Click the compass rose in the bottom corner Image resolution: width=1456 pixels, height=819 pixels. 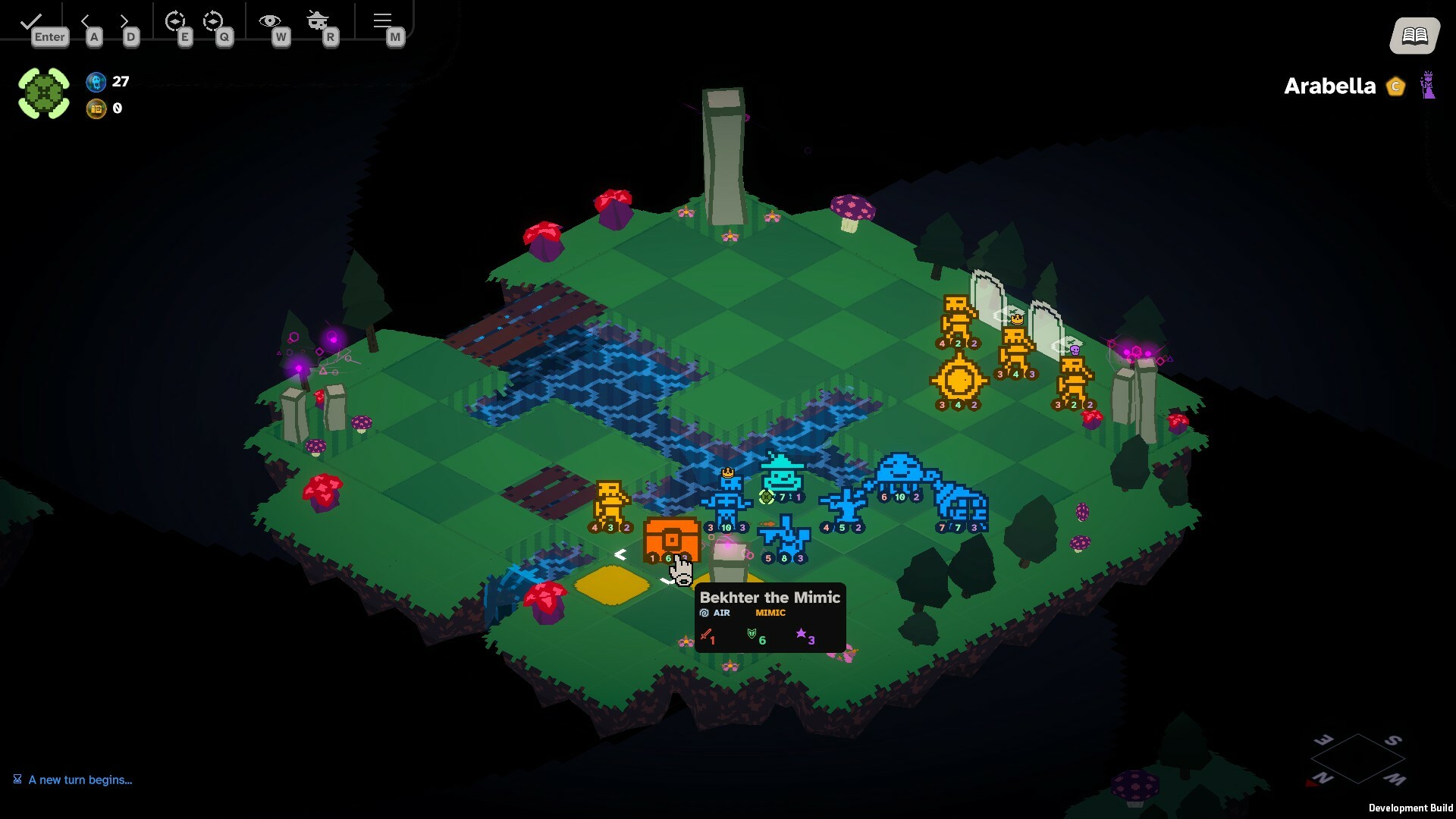pos(1360,758)
